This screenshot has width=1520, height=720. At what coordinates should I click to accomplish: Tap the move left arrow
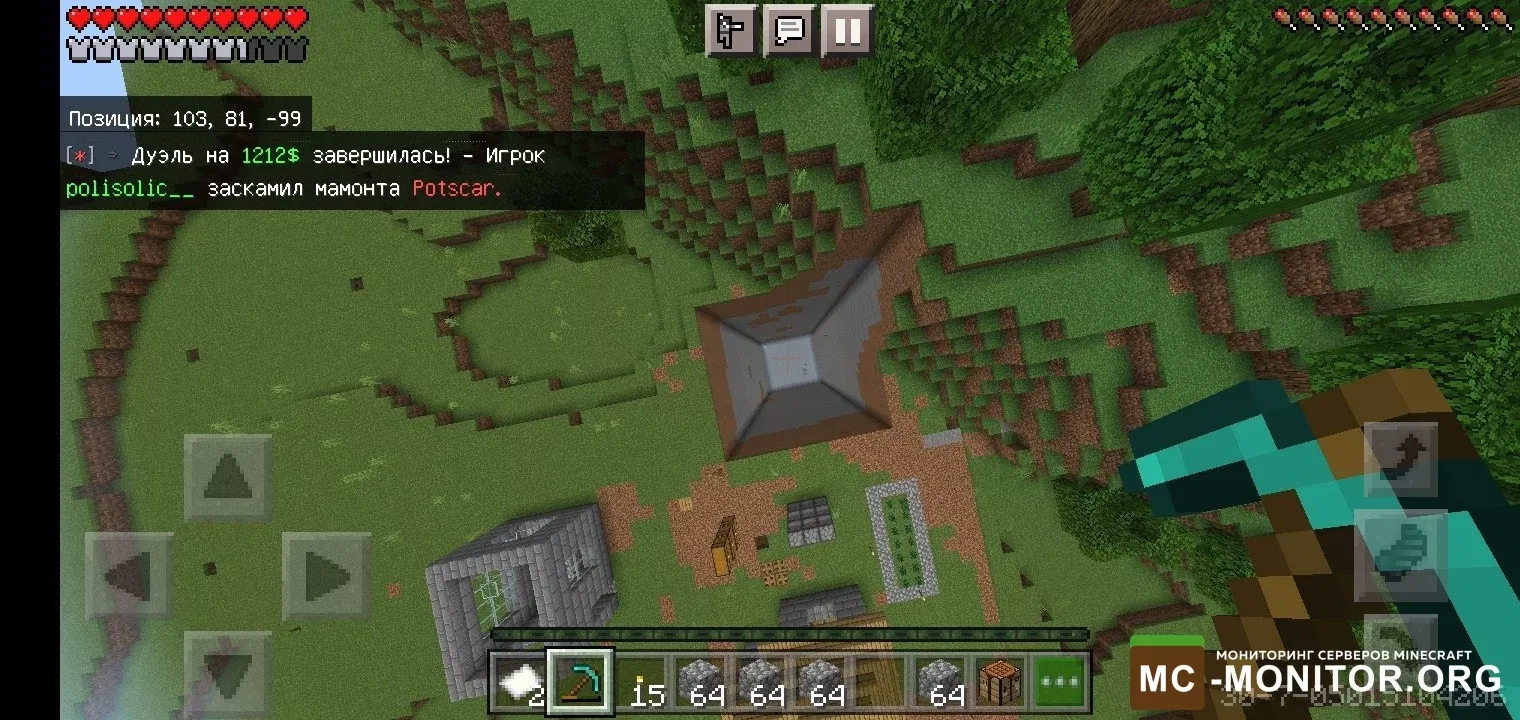point(129,577)
